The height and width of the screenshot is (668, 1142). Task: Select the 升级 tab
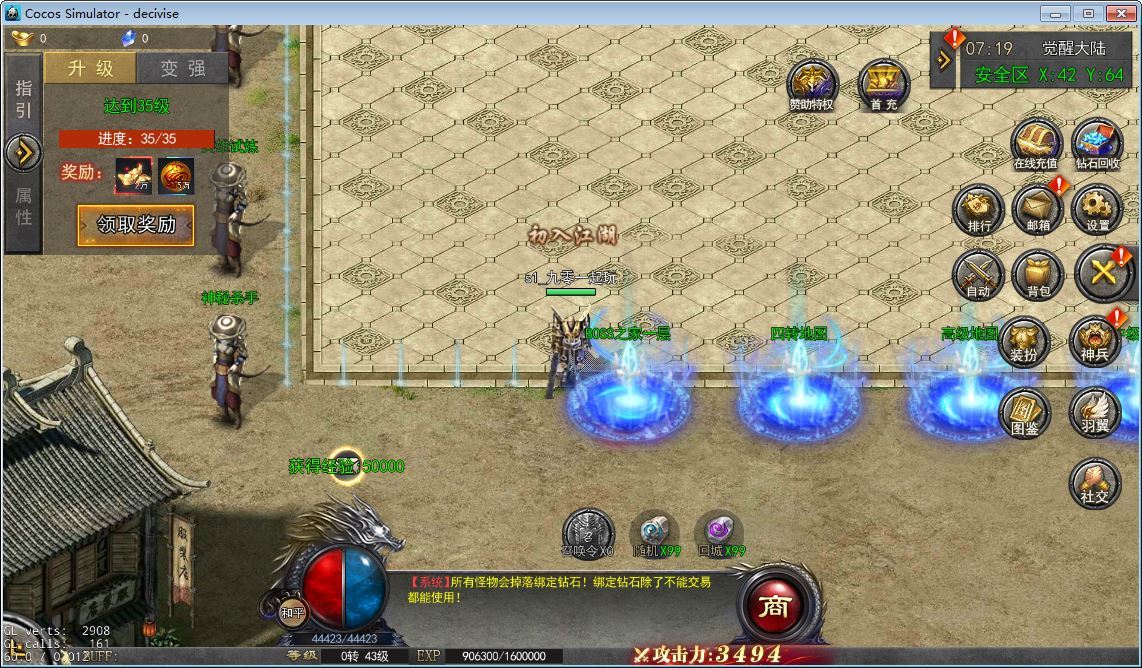(89, 68)
